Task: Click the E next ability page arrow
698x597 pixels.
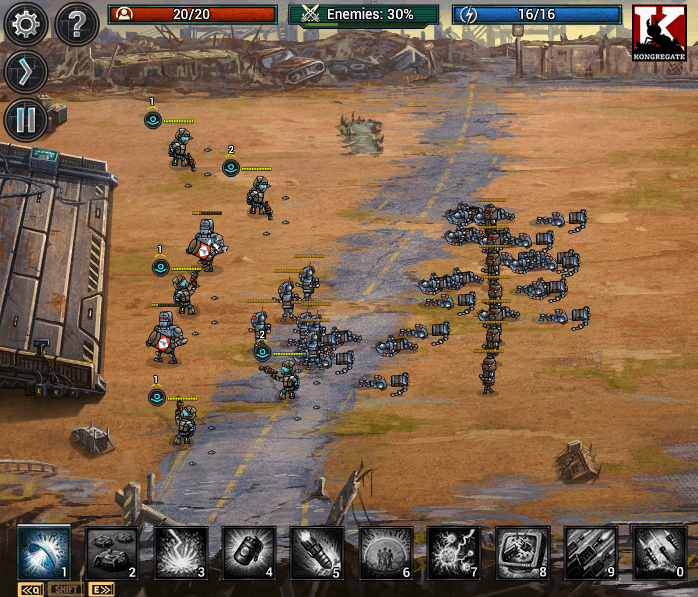Action: 101,589
